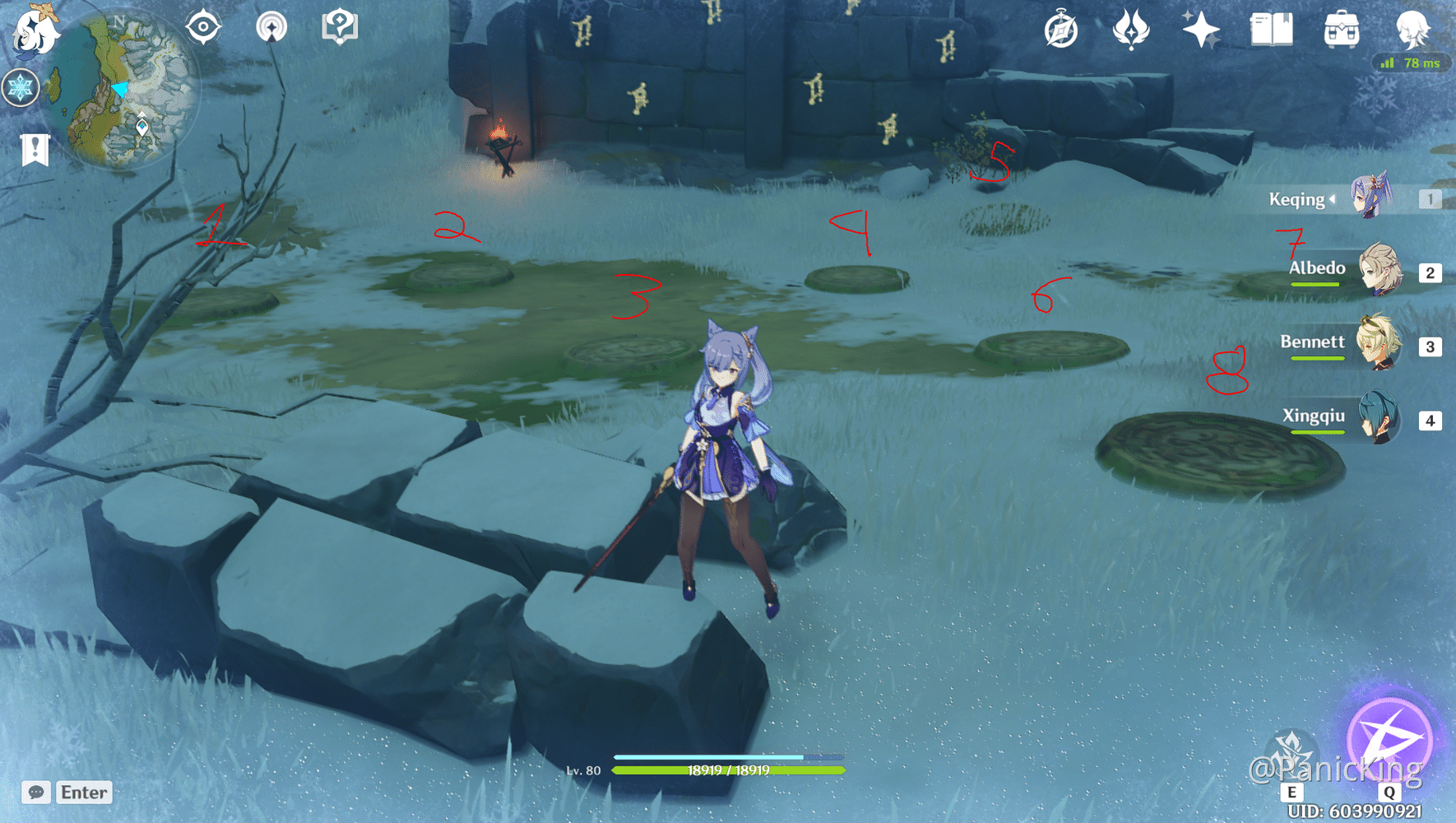Open the Archive book
Viewport: 1456px width, 823px height.
1271,29
